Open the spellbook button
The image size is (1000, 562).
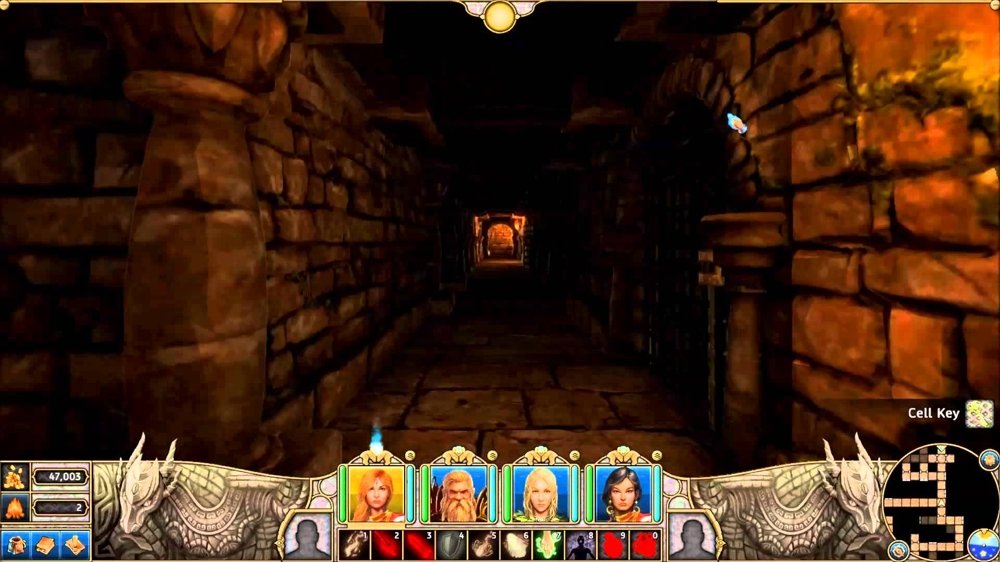pyautogui.click(x=46, y=543)
